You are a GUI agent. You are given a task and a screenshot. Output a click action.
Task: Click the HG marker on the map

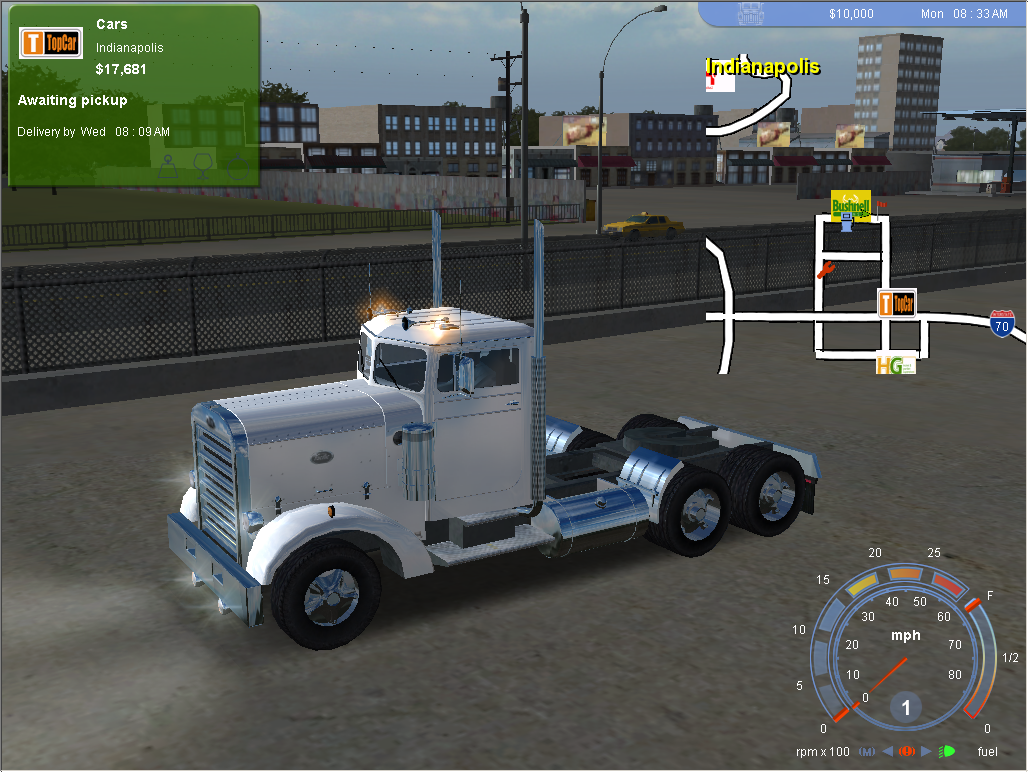click(895, 365)
